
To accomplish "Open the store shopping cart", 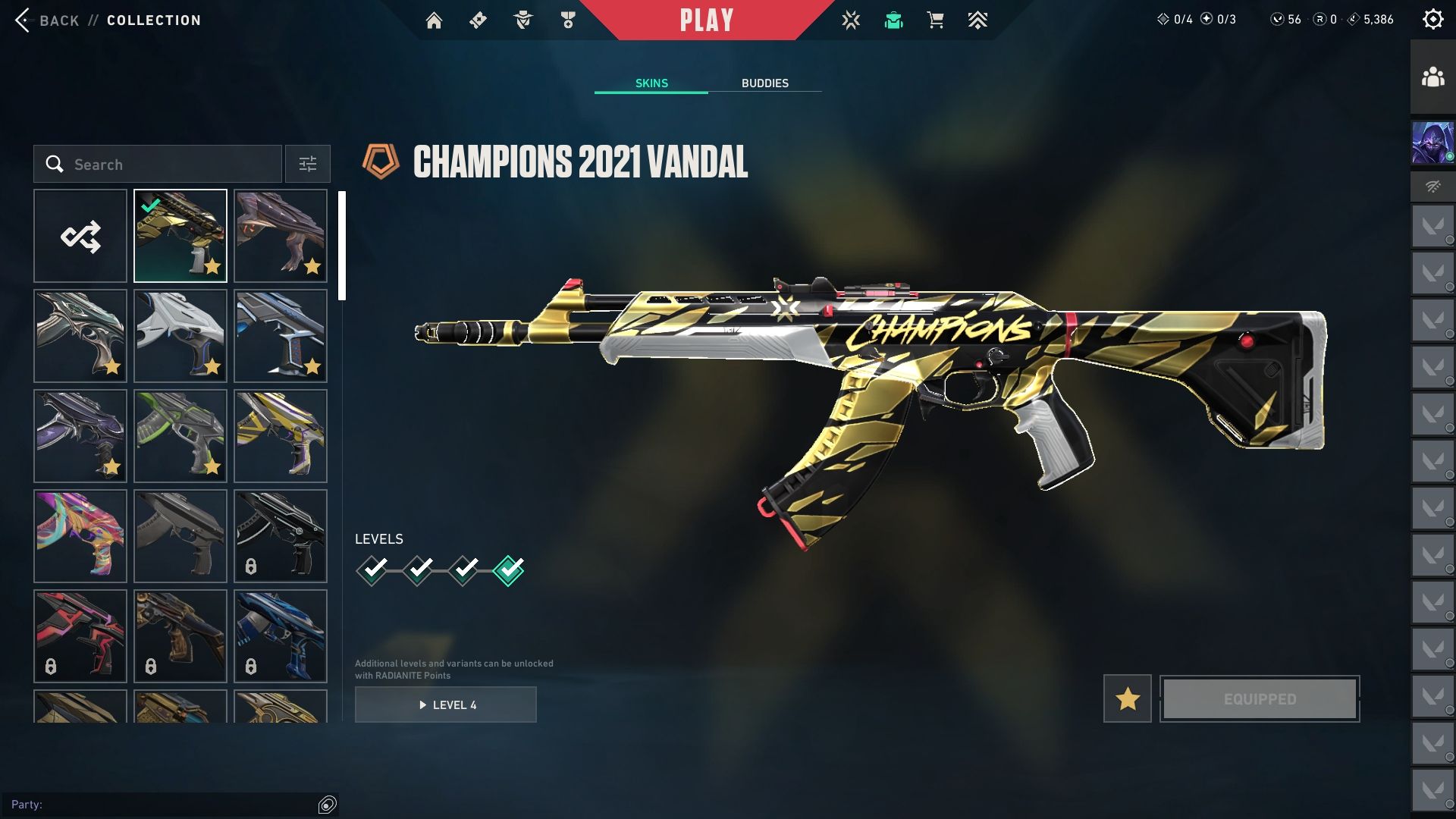I will 936,20.
